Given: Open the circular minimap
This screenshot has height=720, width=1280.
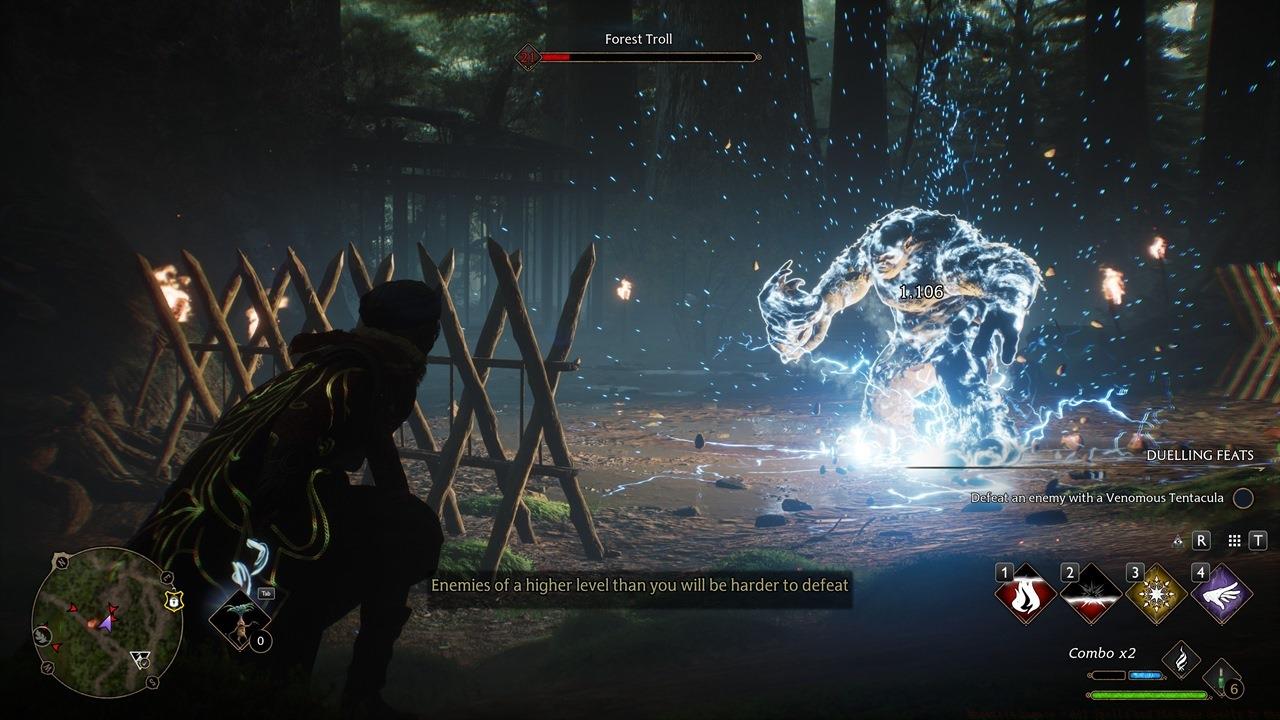Looking at the screenshot, I should pyautogui.click(x=107, y=622).
